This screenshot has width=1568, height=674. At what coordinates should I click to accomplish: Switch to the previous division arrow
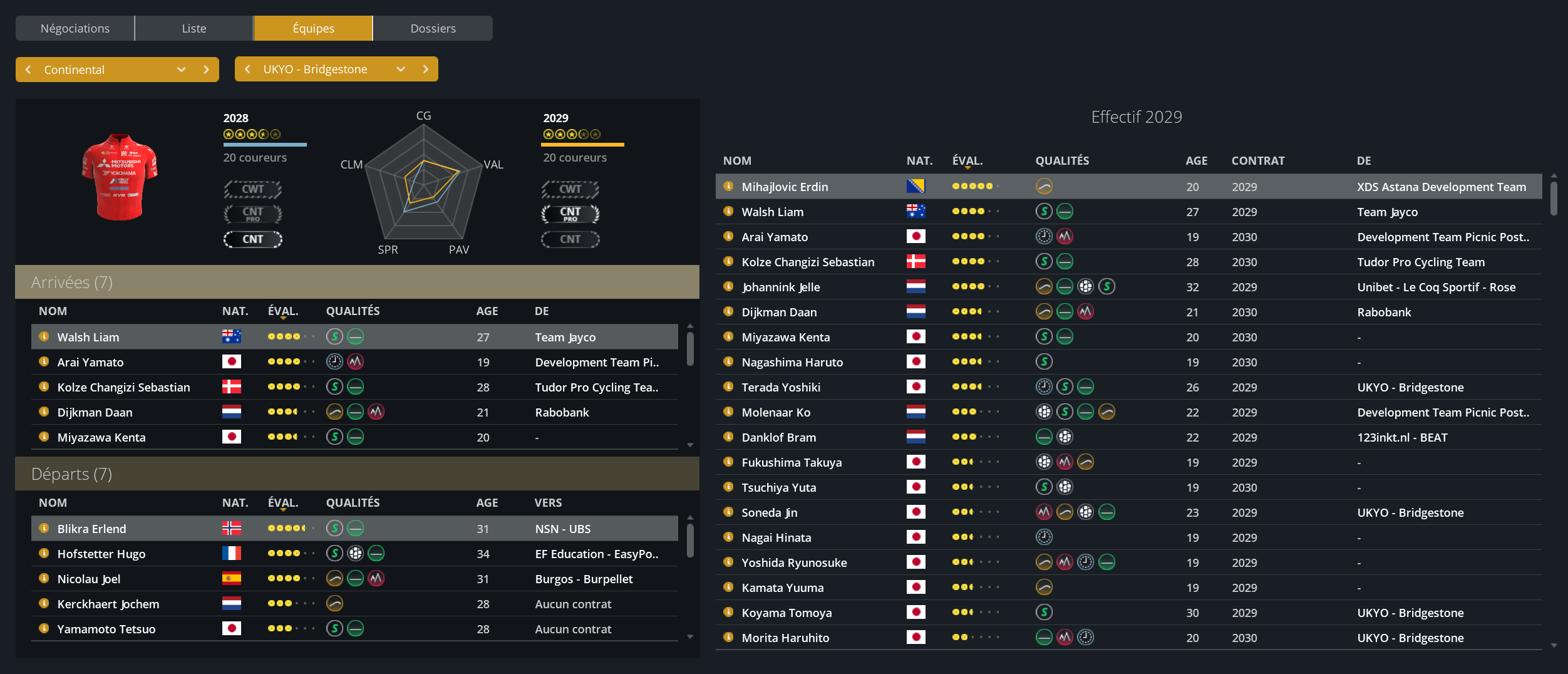point(28,70)
